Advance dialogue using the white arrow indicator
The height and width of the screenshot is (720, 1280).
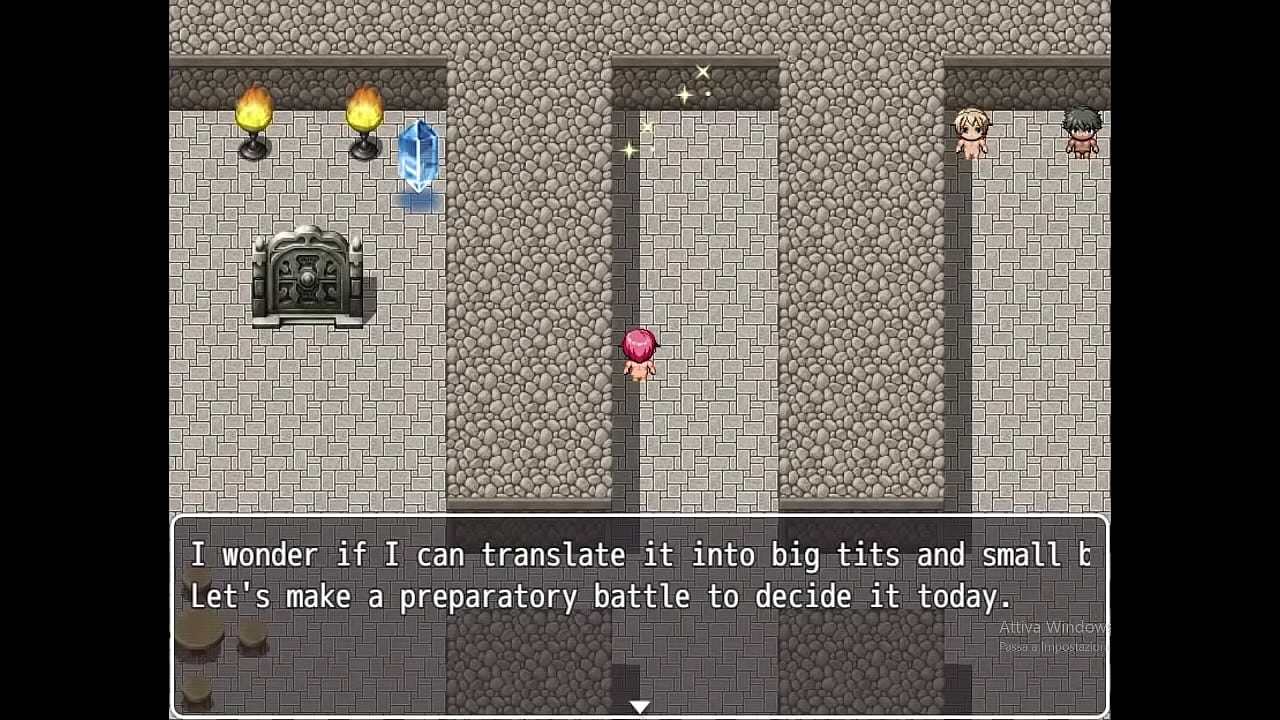click(x=639, y=706)
